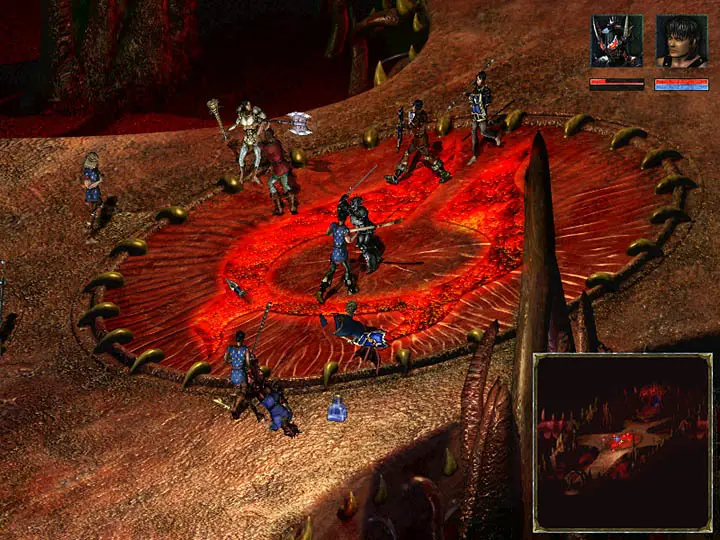This screenshot has height=540, width=720.
Task: Select the dark-haired human hero portrait
Action: tap(681, 41)
